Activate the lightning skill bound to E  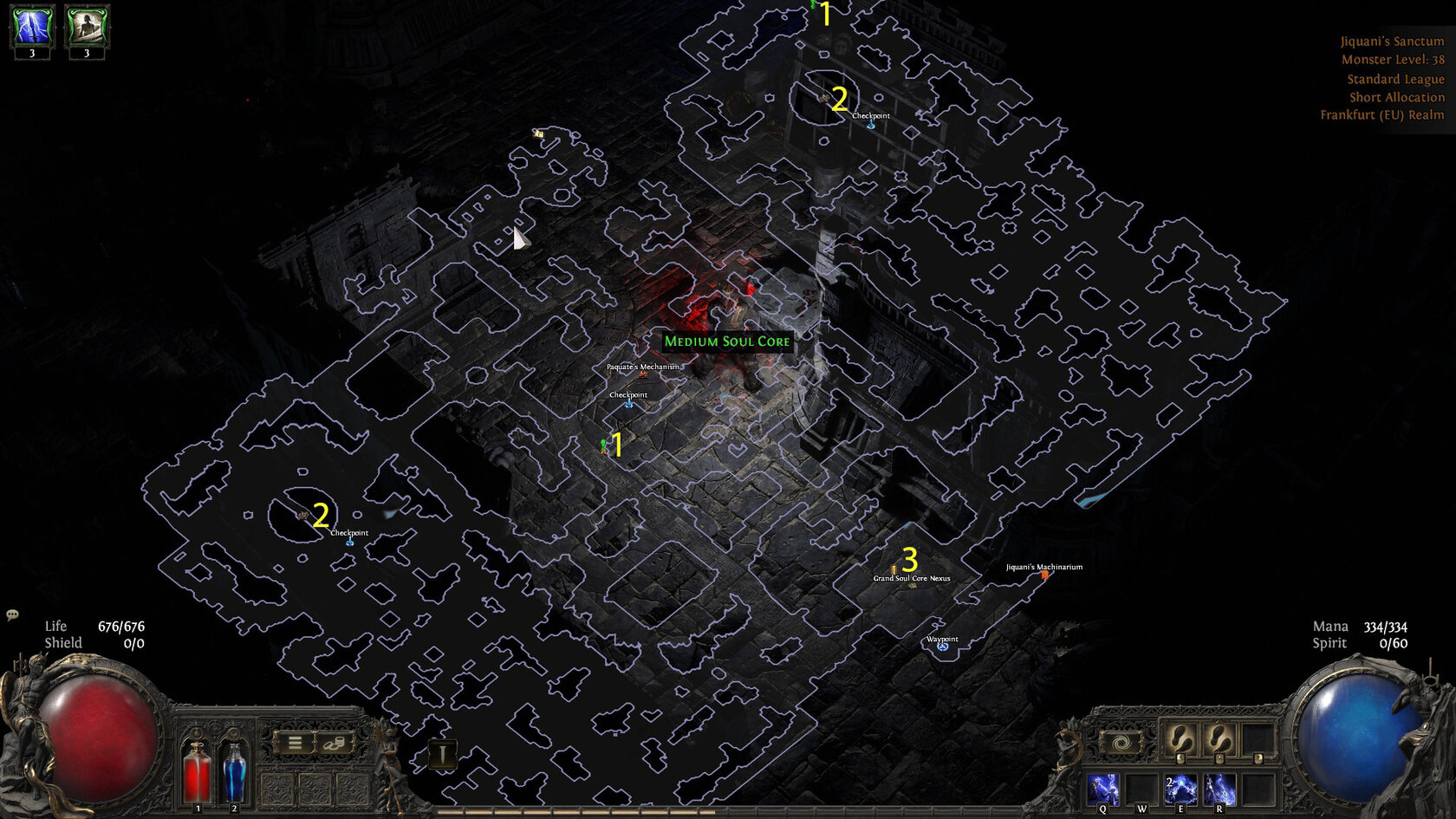tap(1180, 789)
